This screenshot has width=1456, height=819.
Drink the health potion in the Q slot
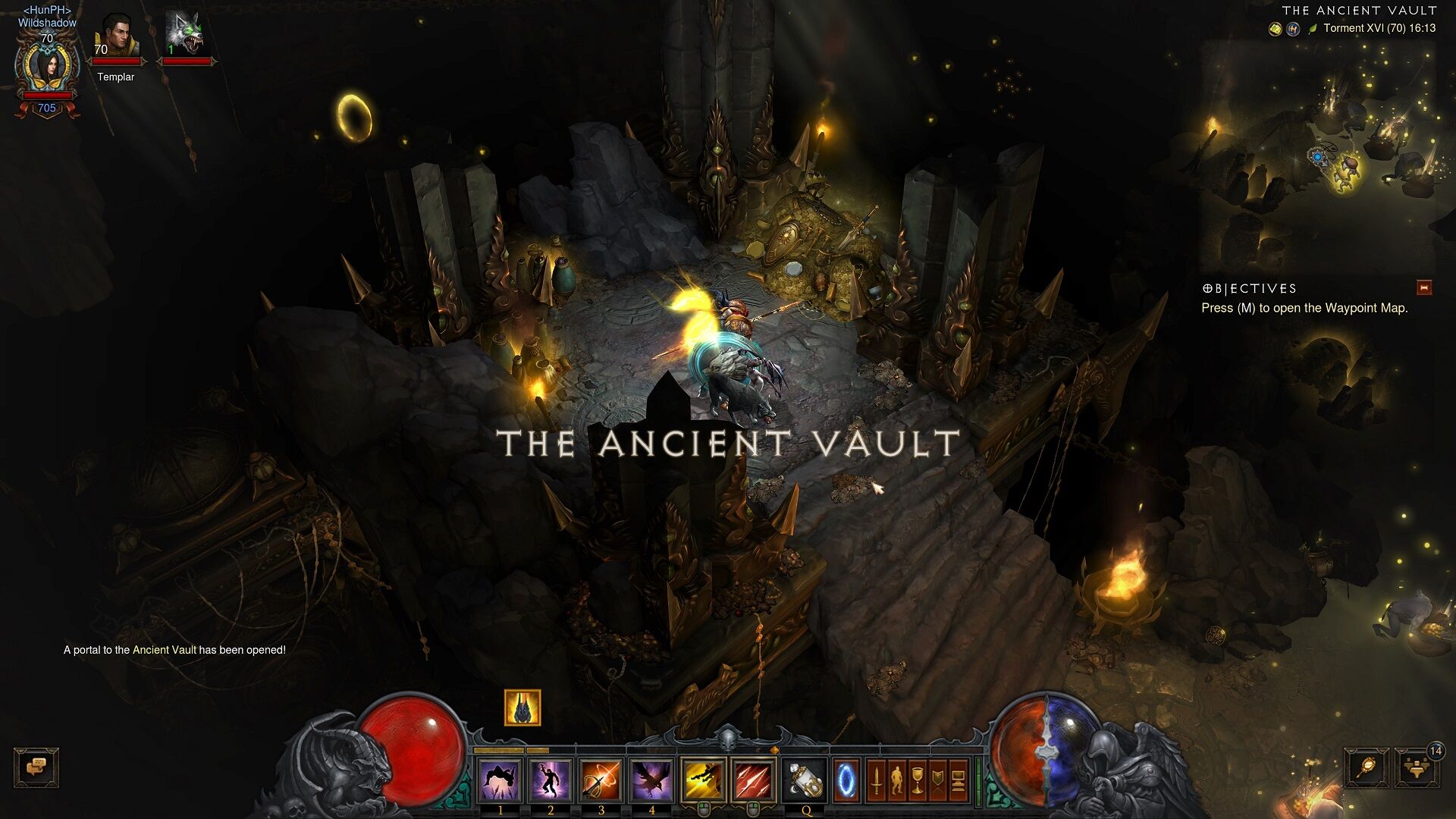point(805,780)
